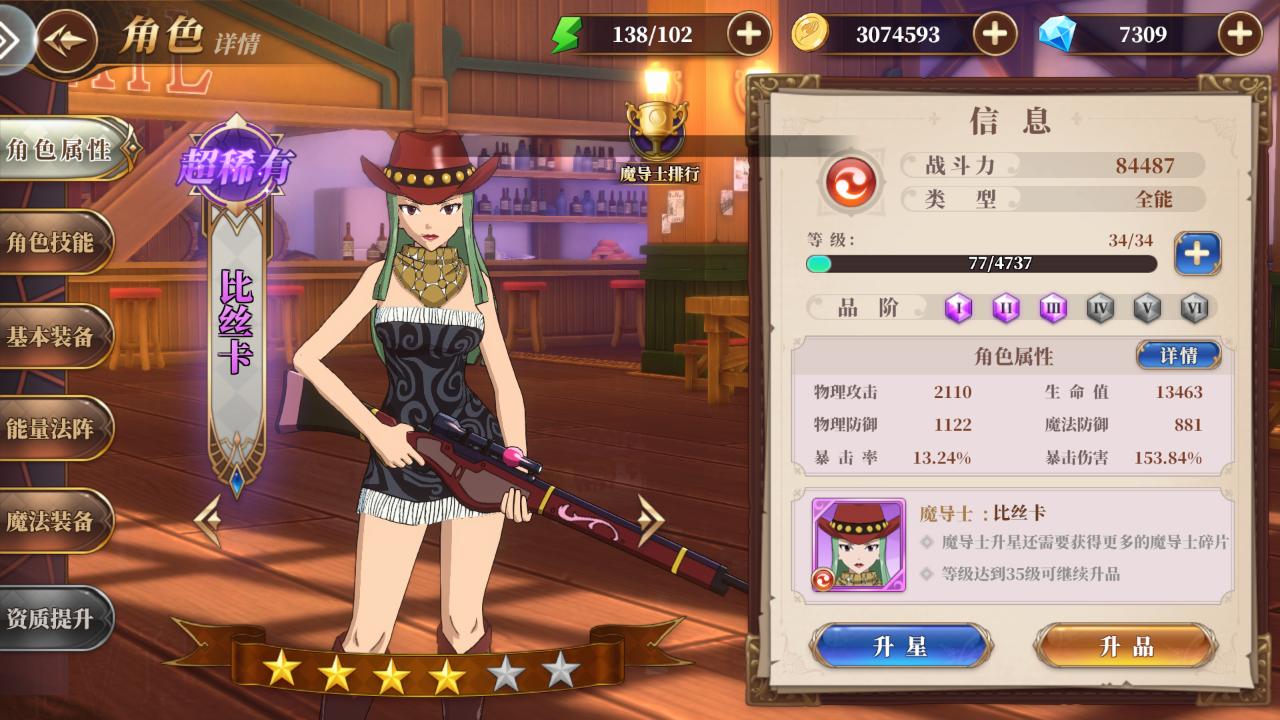
Task: Open the 角色技能 tab
Action: click(52, 243)
